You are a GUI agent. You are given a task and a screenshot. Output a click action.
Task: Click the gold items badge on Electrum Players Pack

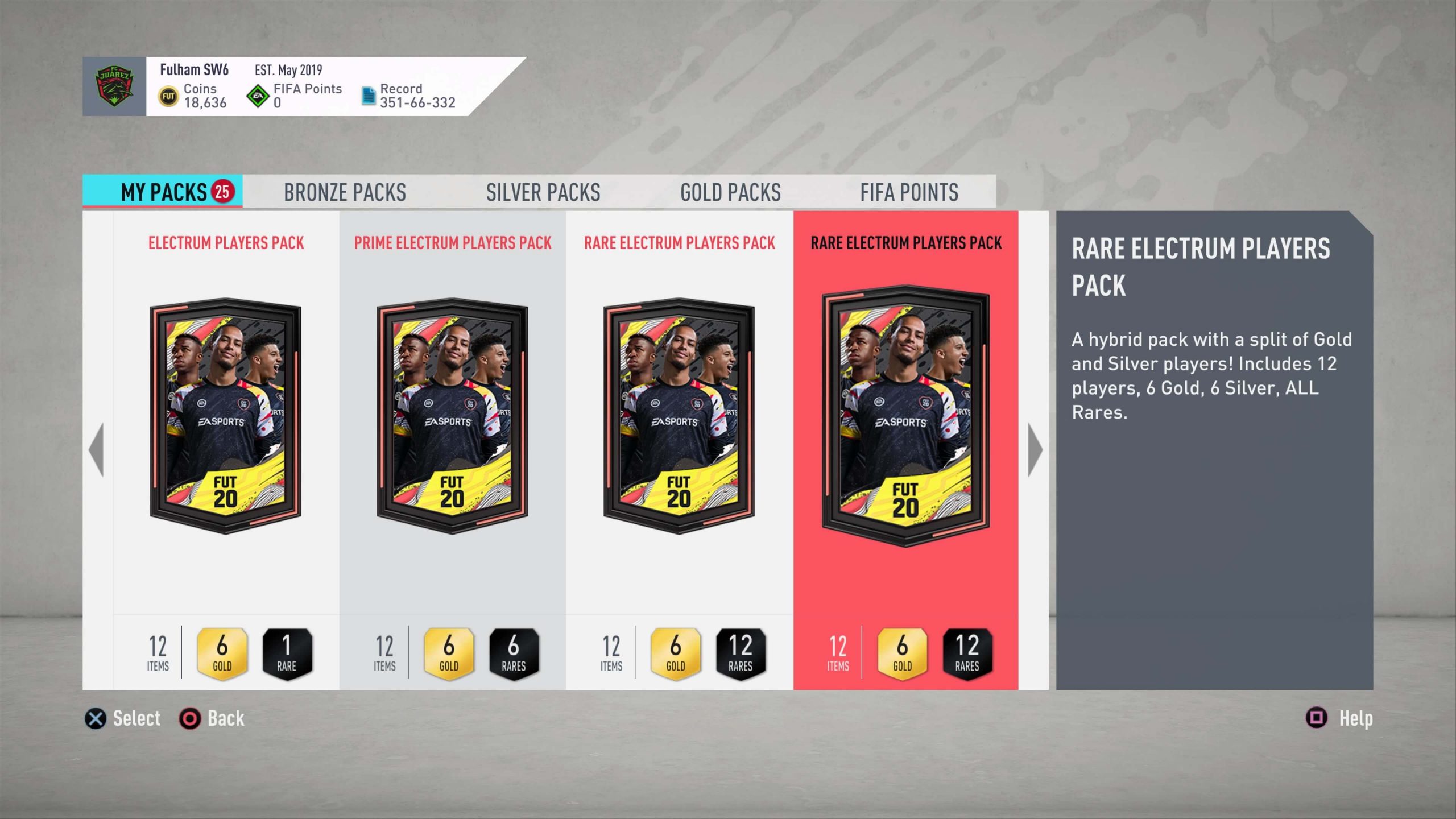[x=222, y=653]
